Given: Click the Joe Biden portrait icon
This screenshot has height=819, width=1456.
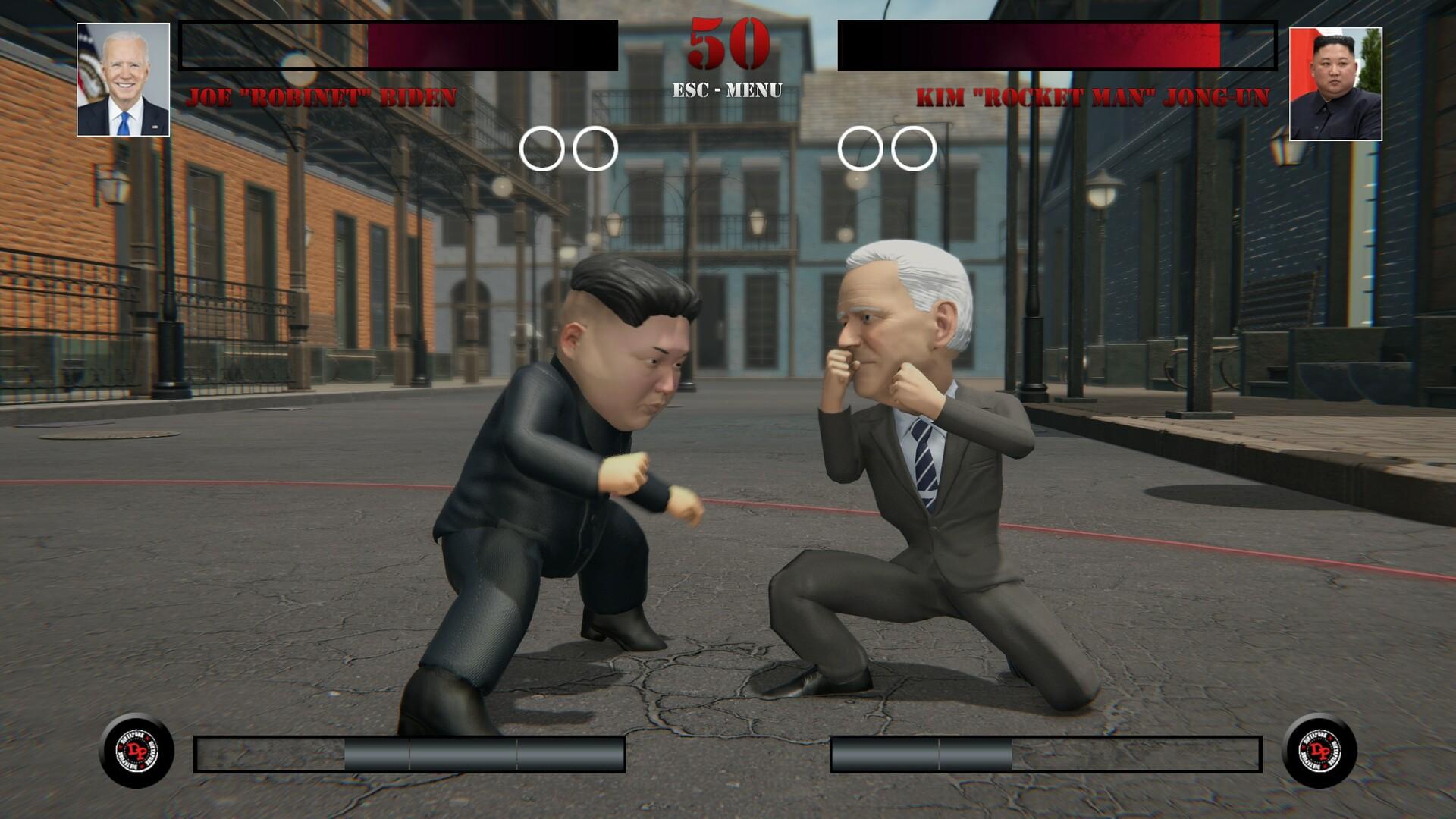Looking at the screenshot, I should (121, 78).
